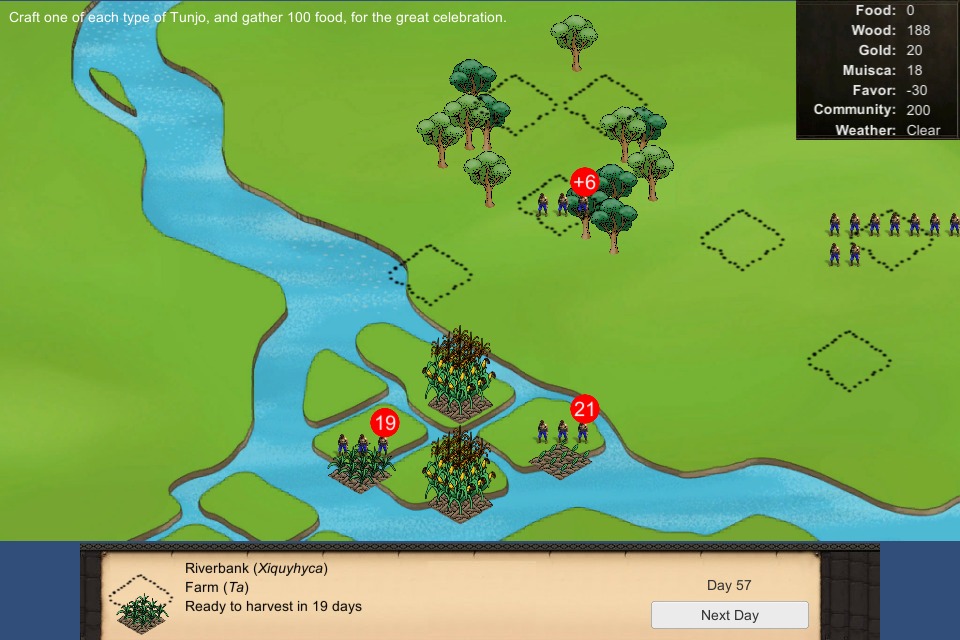Viewport: 960px width, 640px height.
Task: Click the red +6 marker badge
Action: [584, 182]
